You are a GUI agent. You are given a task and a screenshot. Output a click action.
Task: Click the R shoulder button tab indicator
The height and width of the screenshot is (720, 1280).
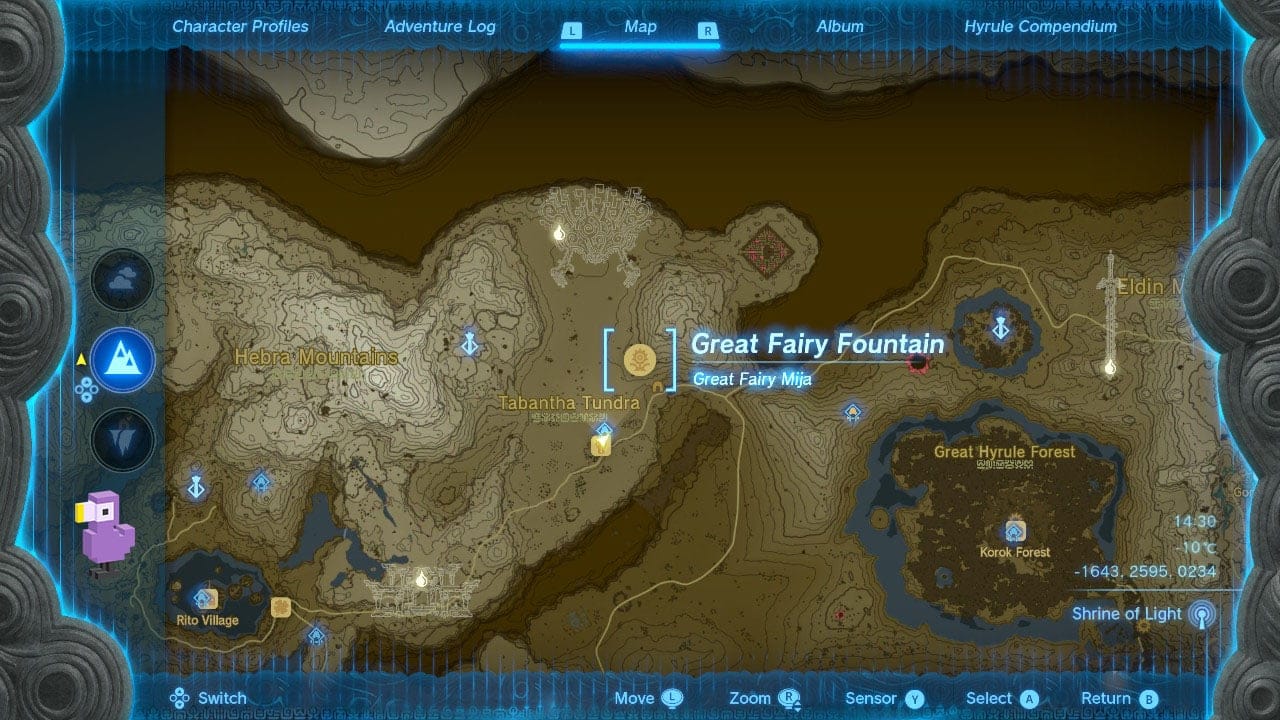tap(708, 30)
